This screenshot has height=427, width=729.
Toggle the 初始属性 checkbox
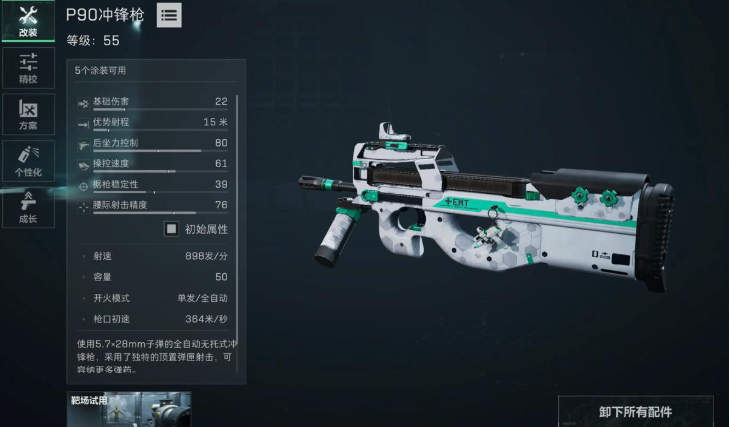click(x=172, y=229)
